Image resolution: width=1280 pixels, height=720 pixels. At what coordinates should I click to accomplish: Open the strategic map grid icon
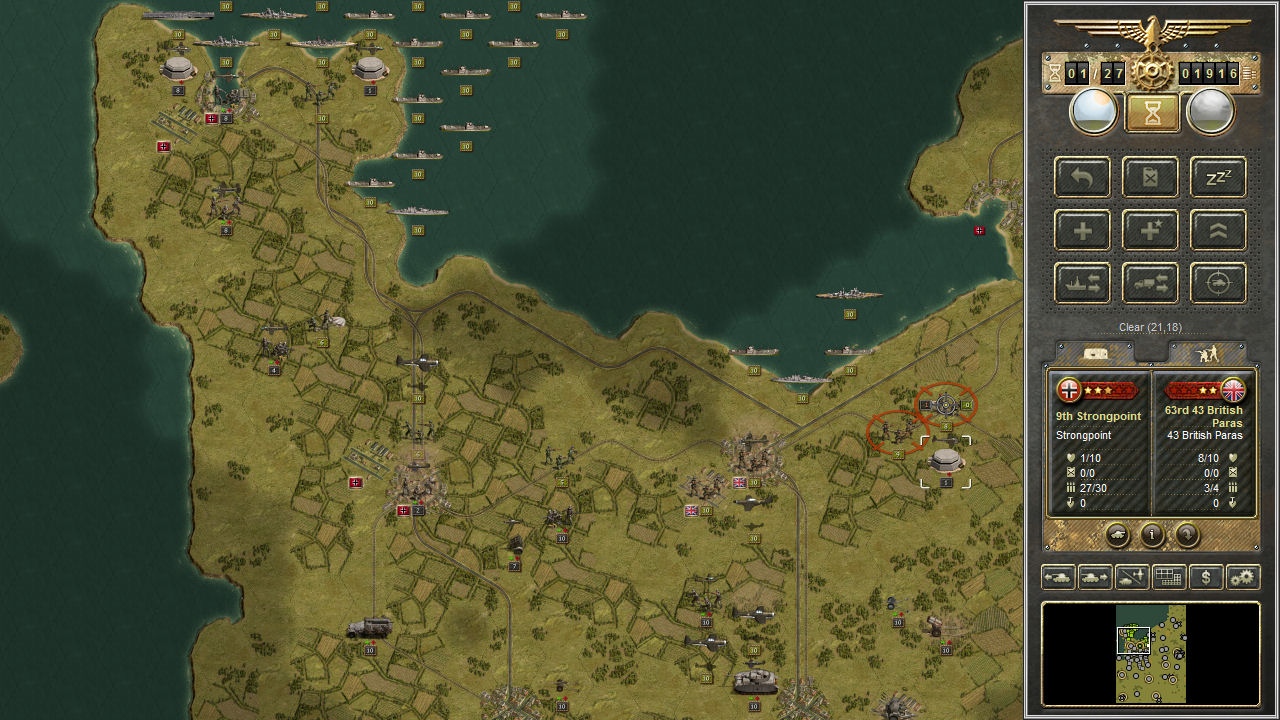pyautogui.click(x=1168, y=577)
